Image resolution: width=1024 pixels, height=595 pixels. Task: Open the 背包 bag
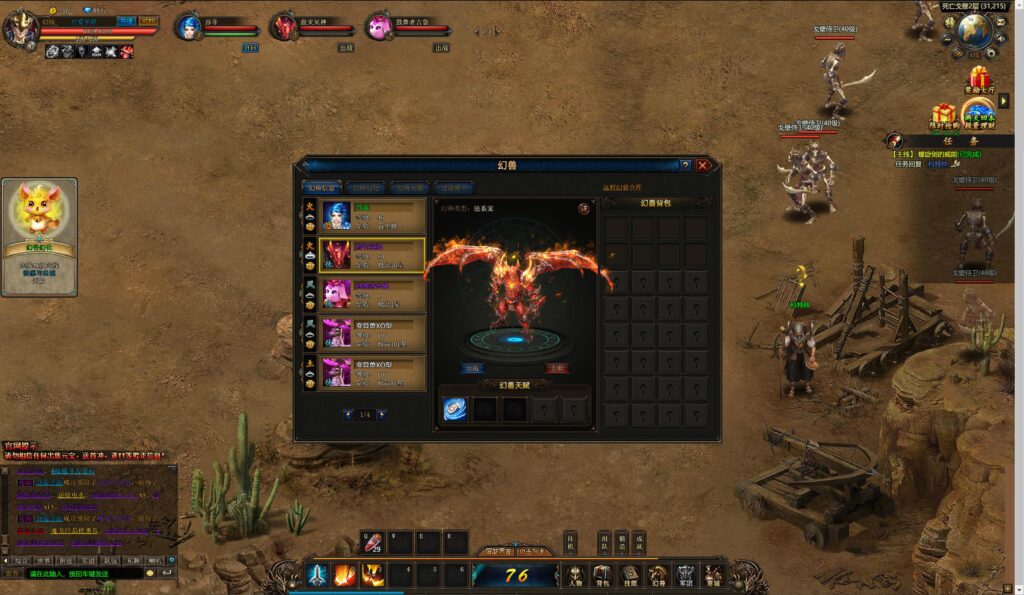(602, 575)
